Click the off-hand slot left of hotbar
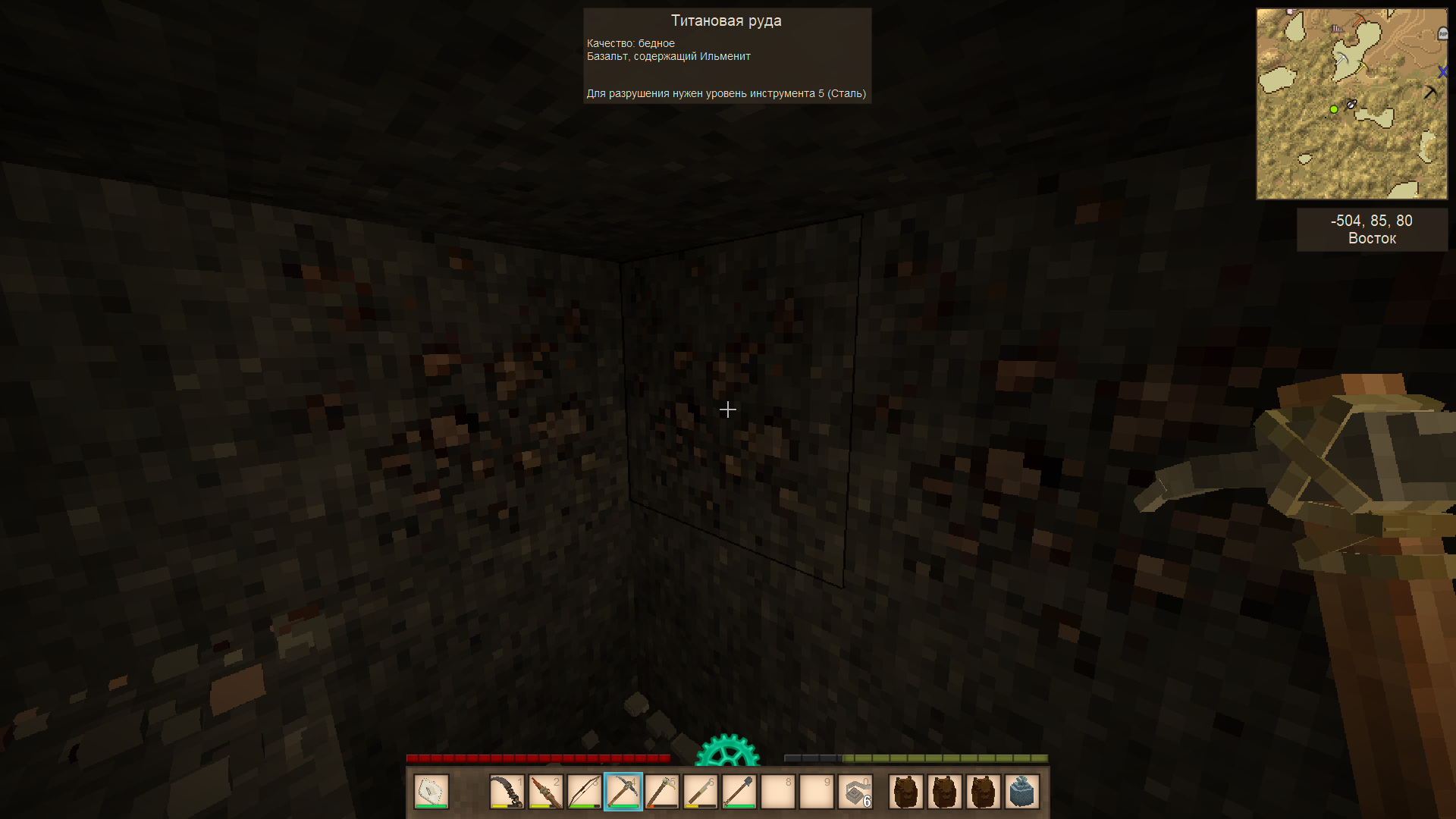The height and width of the screenshot is (819, 1456). [431, 792]
